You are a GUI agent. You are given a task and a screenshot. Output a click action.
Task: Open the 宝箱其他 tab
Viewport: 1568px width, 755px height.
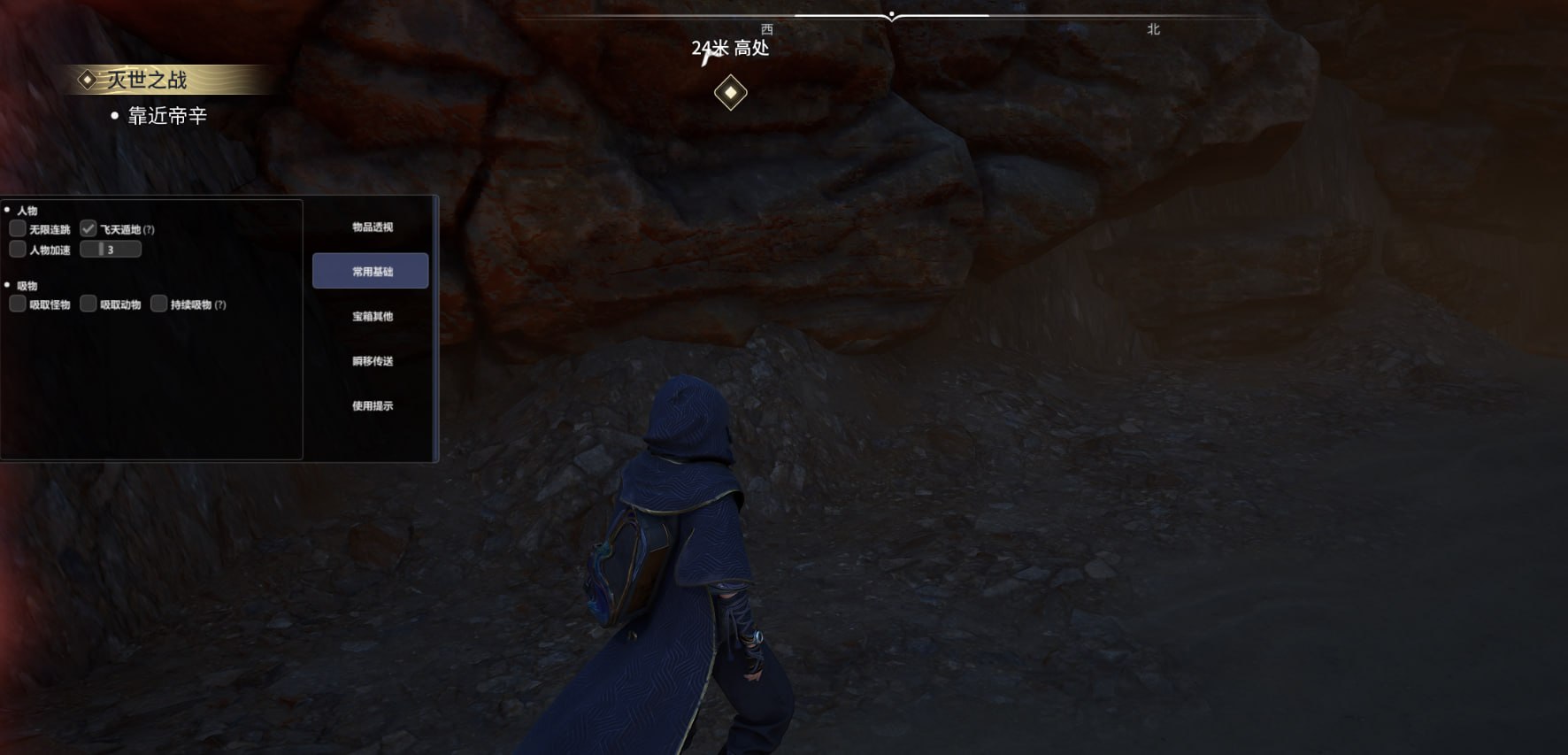click(372, 316)
